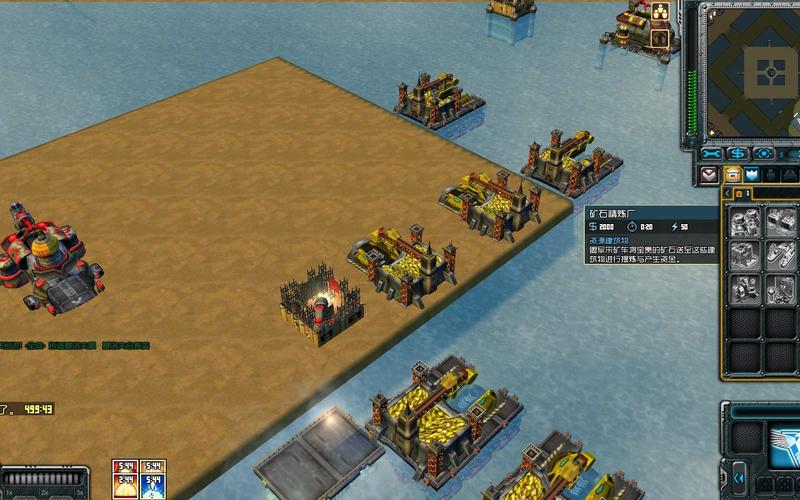The width and height of the screenshot is (800, 500).
Task: Open the production structures tab
Action: click(733, 175)
